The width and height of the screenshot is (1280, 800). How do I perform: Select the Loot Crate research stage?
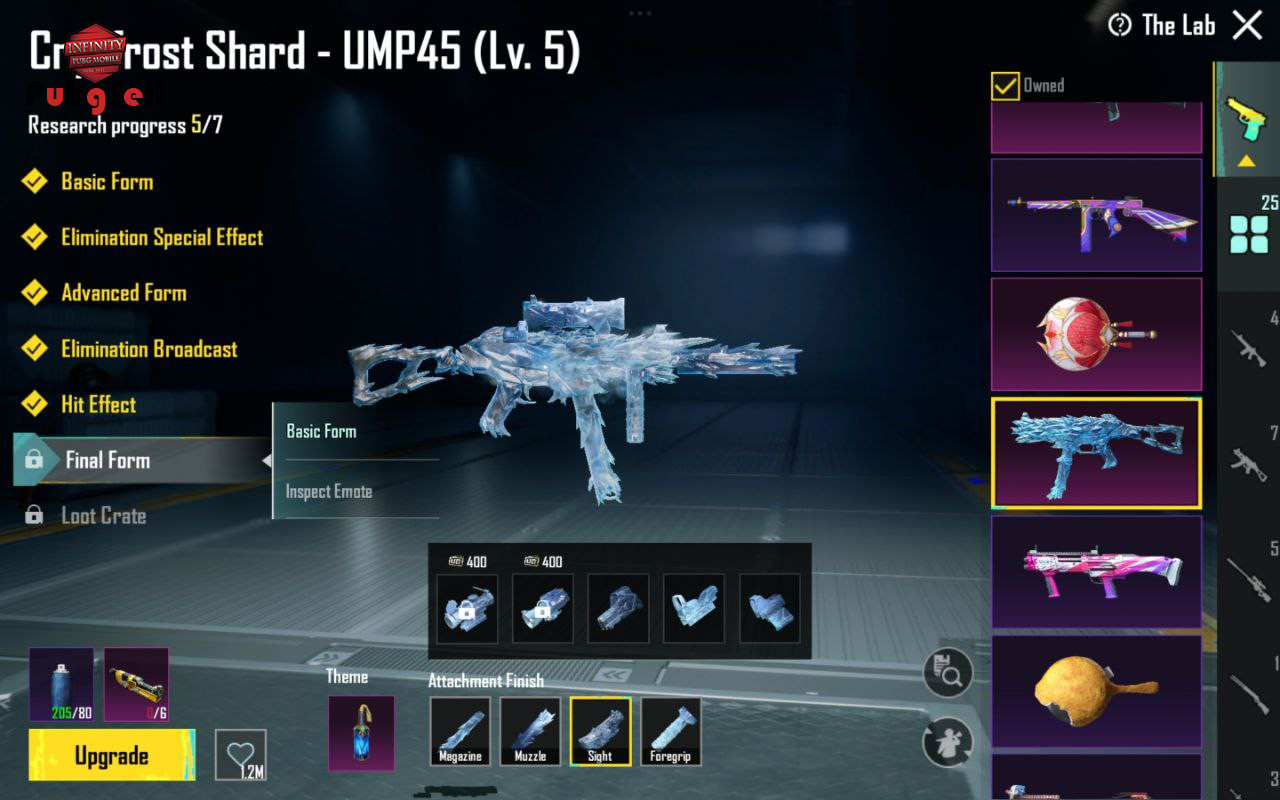point(103,516)
